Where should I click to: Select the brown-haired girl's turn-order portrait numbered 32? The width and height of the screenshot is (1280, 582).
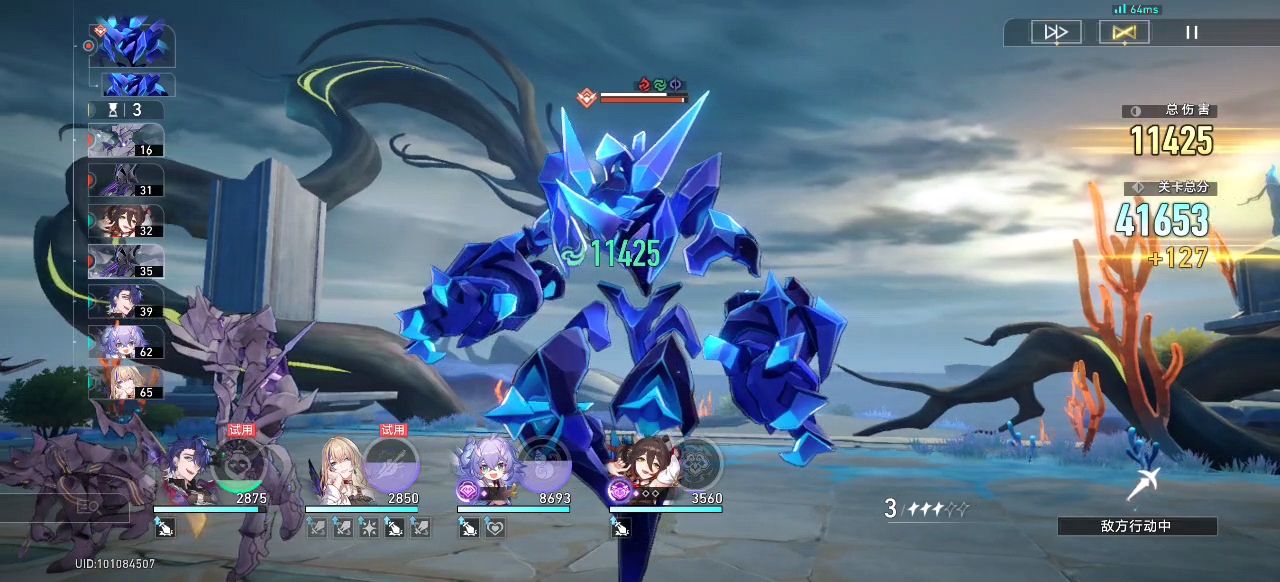point(126,221)
